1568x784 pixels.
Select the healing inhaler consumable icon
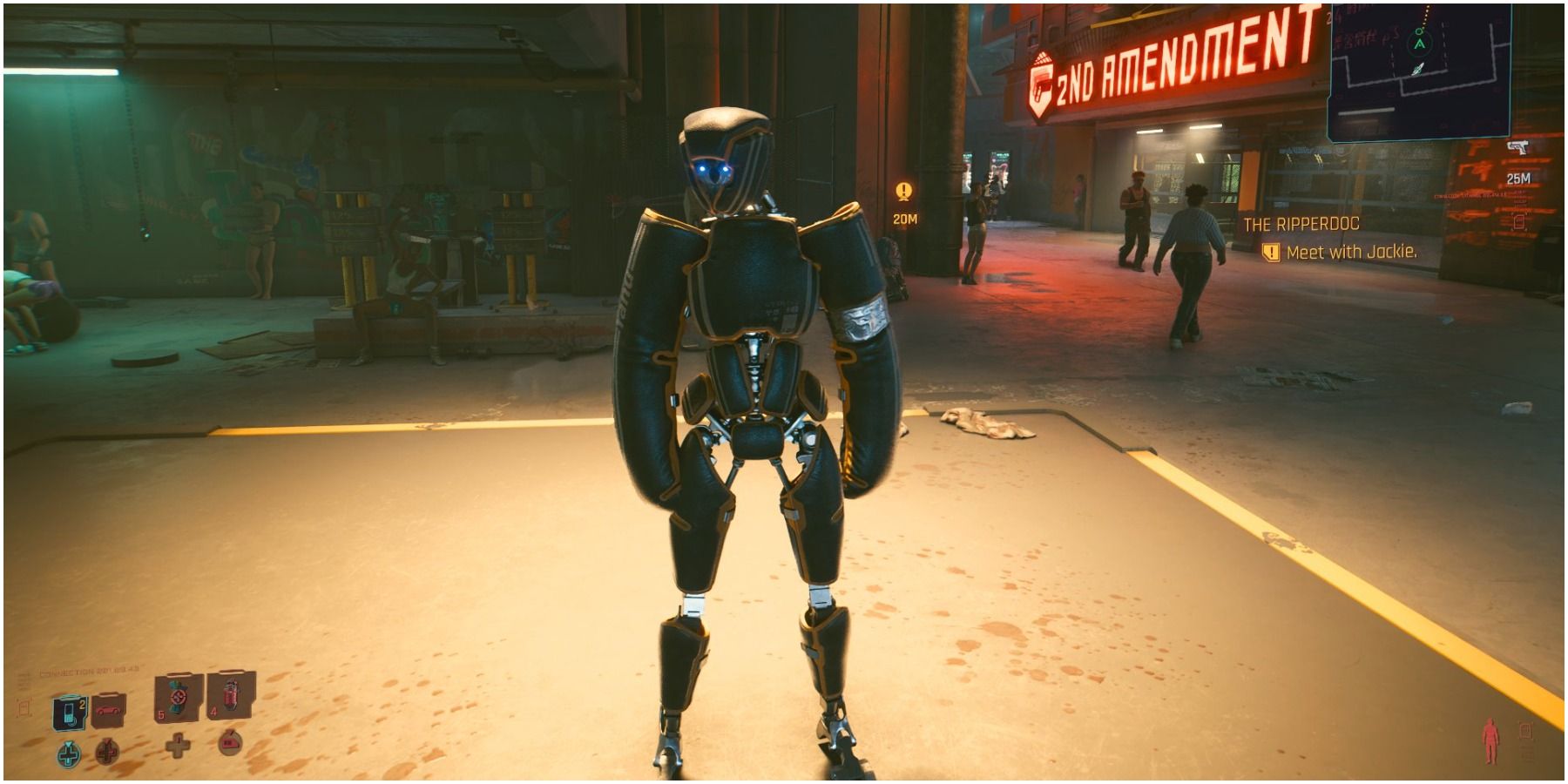tap(178, 697)
